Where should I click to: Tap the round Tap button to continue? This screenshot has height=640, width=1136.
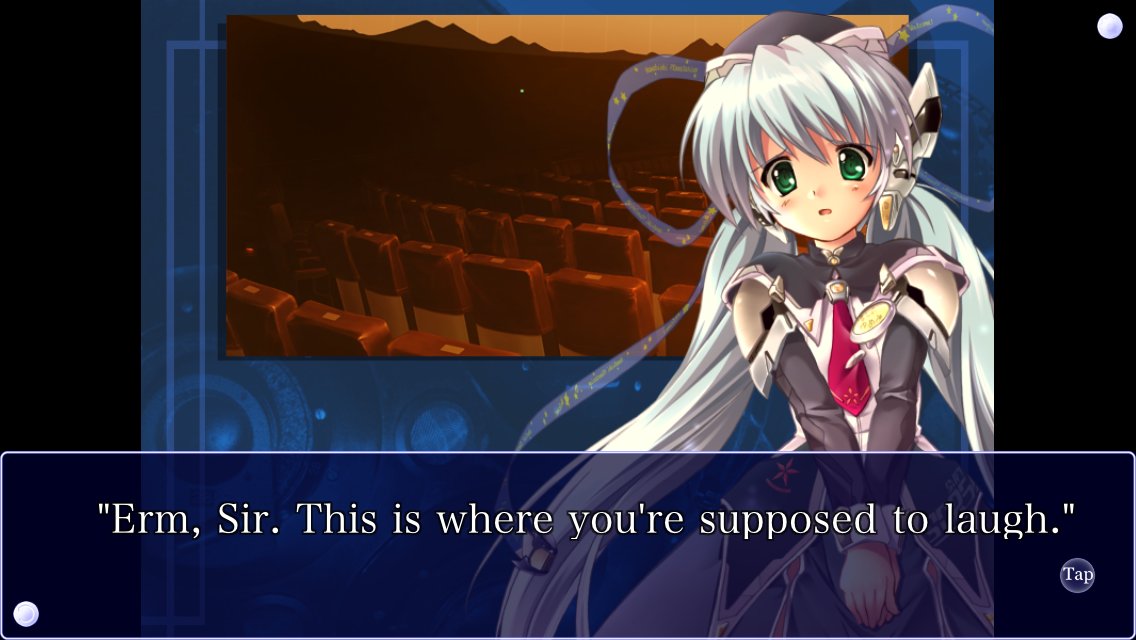(x=1077, y=575)
